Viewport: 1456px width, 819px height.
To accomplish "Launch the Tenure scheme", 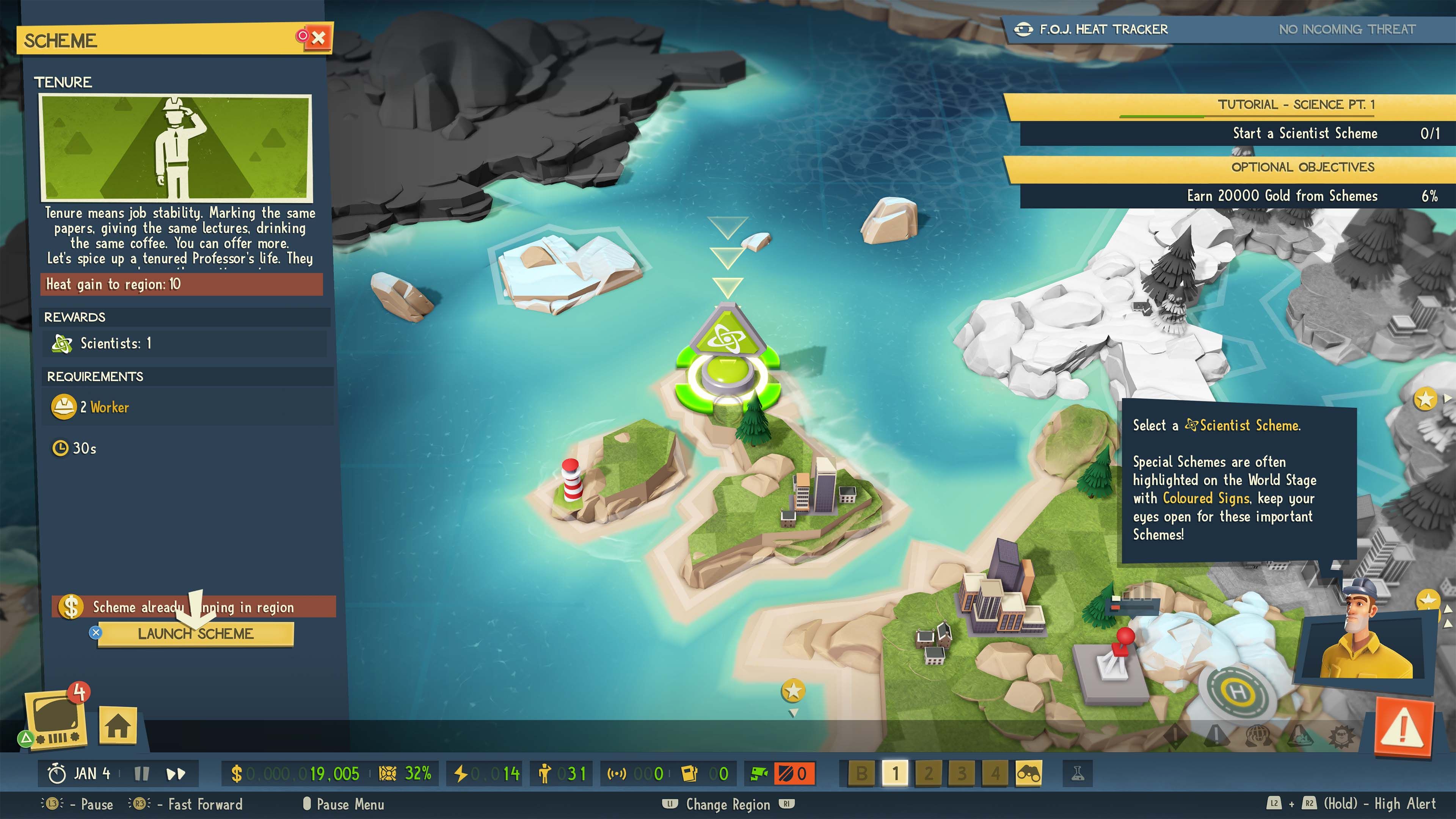I will click(196, 634).
